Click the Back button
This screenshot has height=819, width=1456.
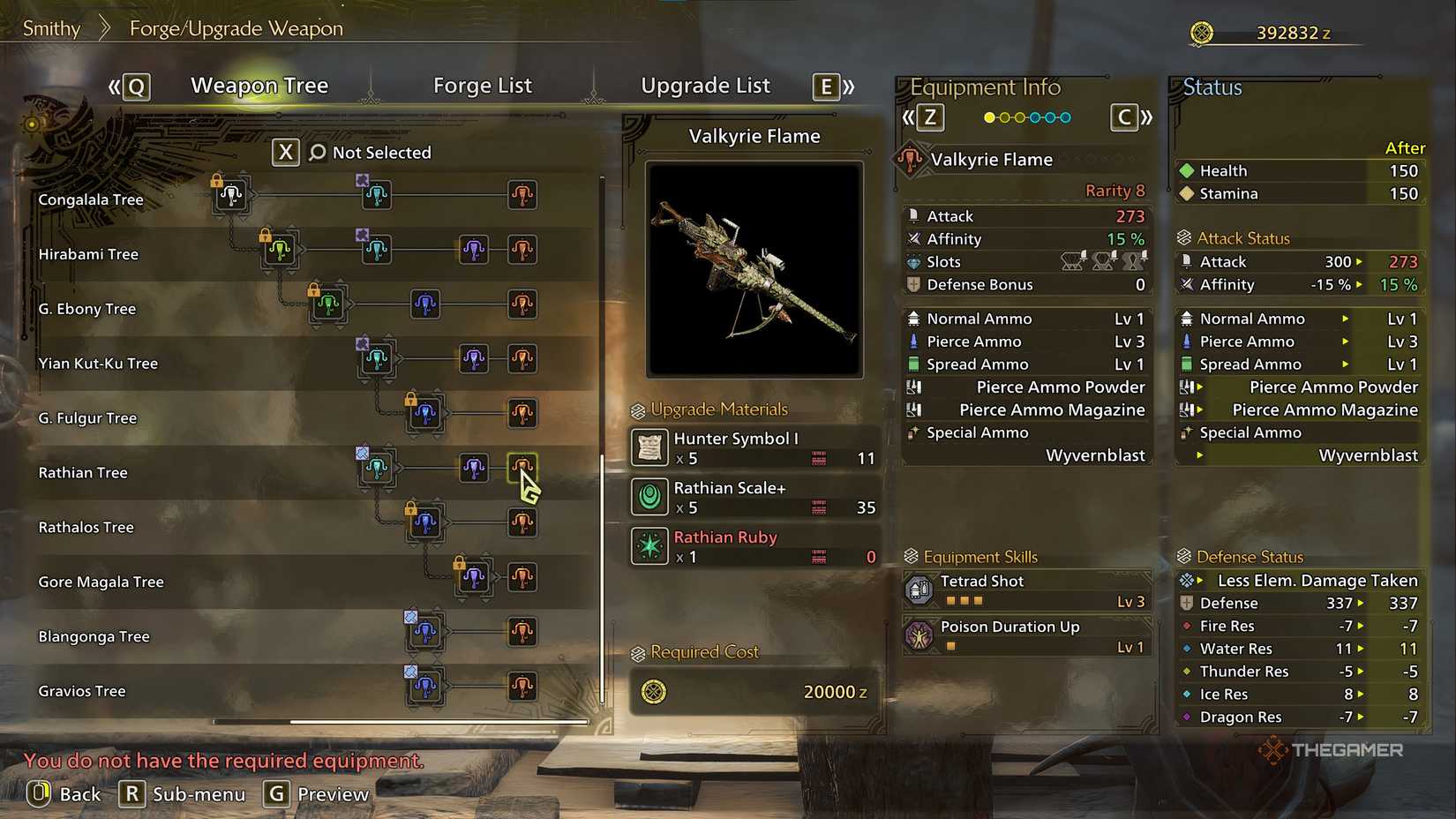pos(65,793)
